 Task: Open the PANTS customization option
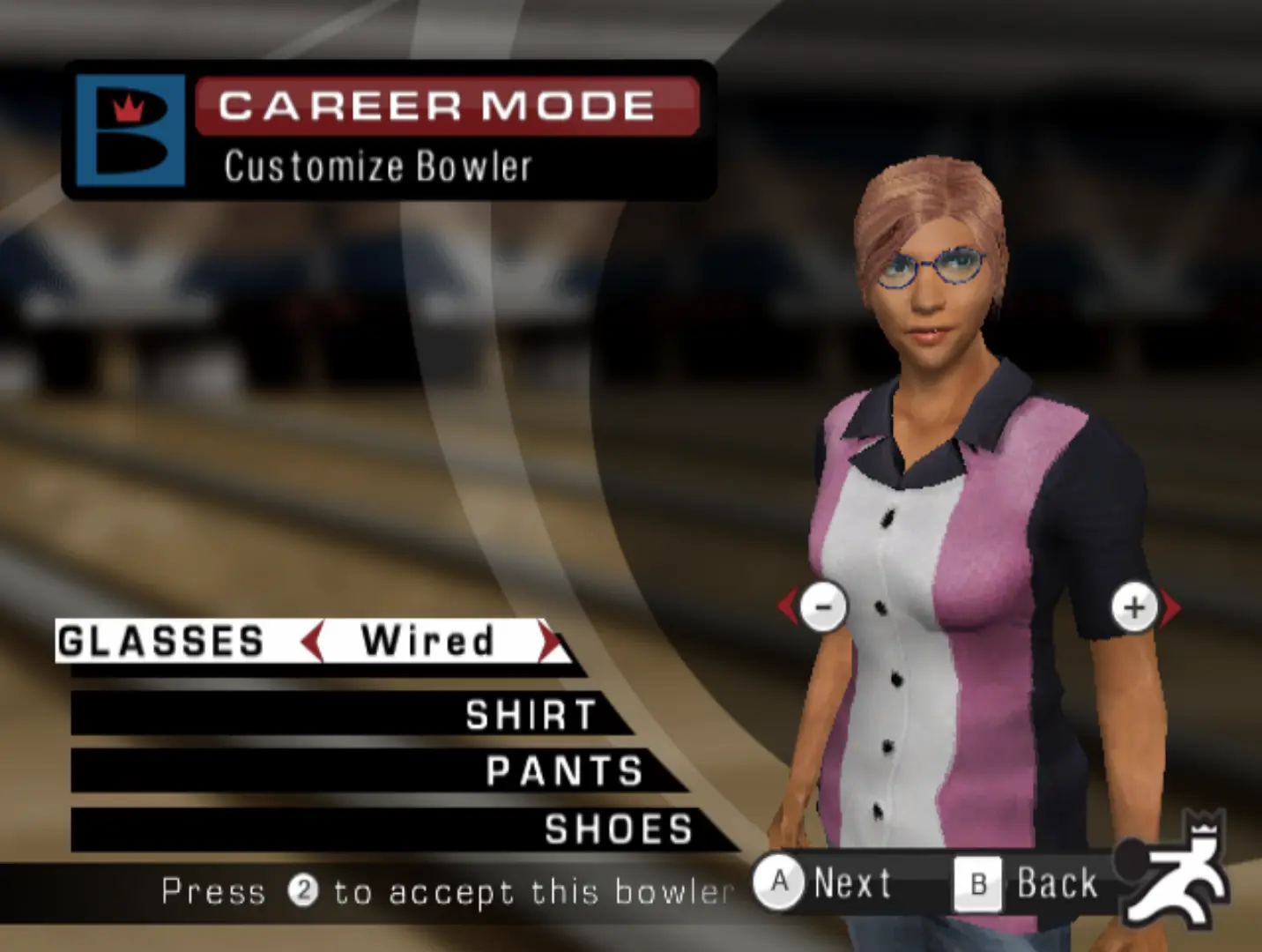coord(564,772)
